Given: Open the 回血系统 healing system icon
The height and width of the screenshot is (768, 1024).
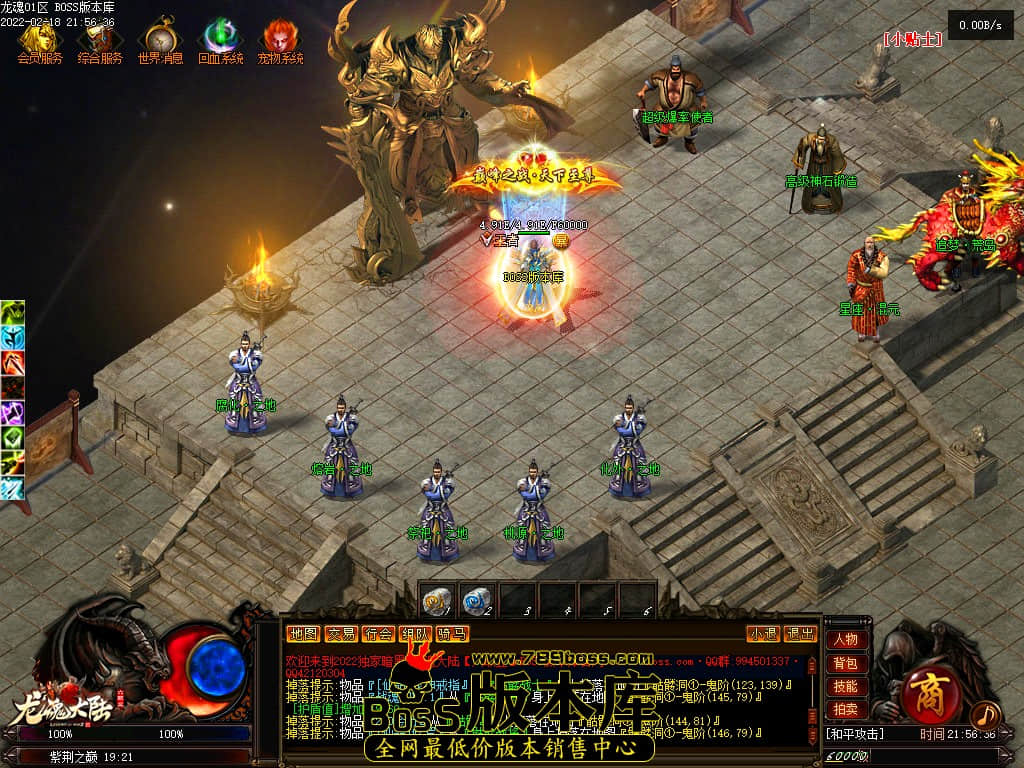Looking at the screenshot, I should click(220, 39).
